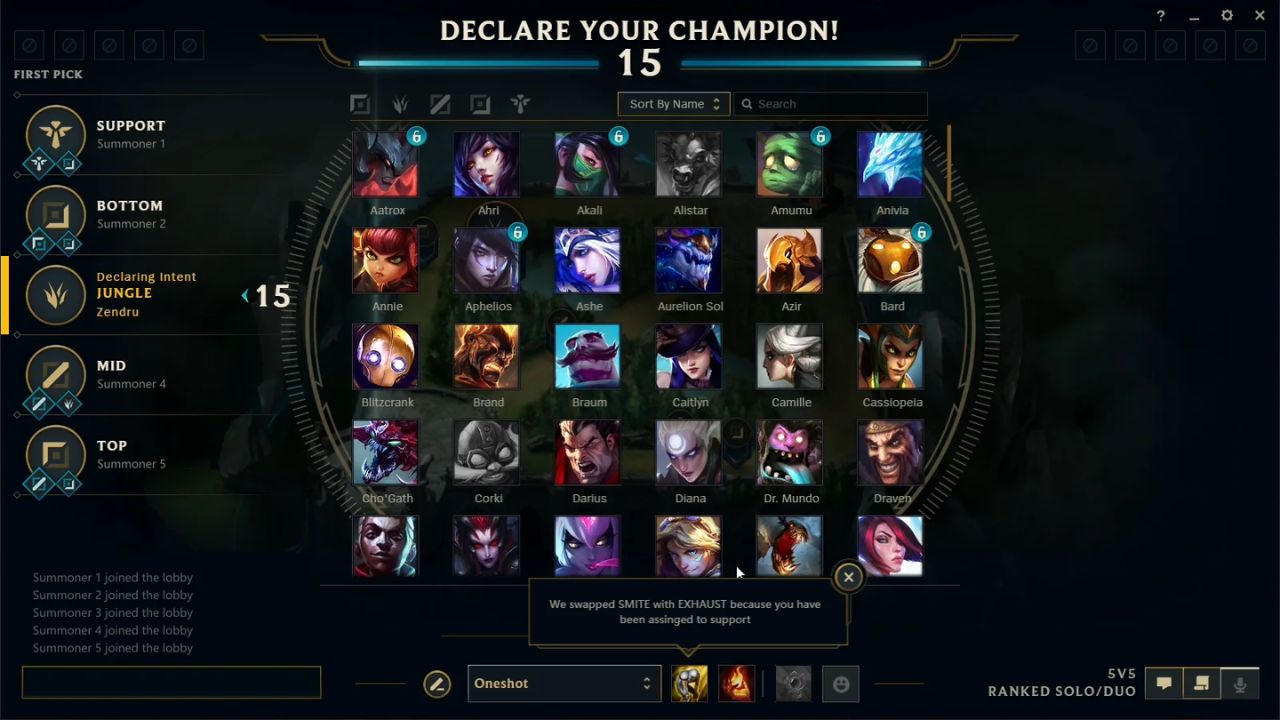Select the Top lane filter icon

(x=360, y=103)
